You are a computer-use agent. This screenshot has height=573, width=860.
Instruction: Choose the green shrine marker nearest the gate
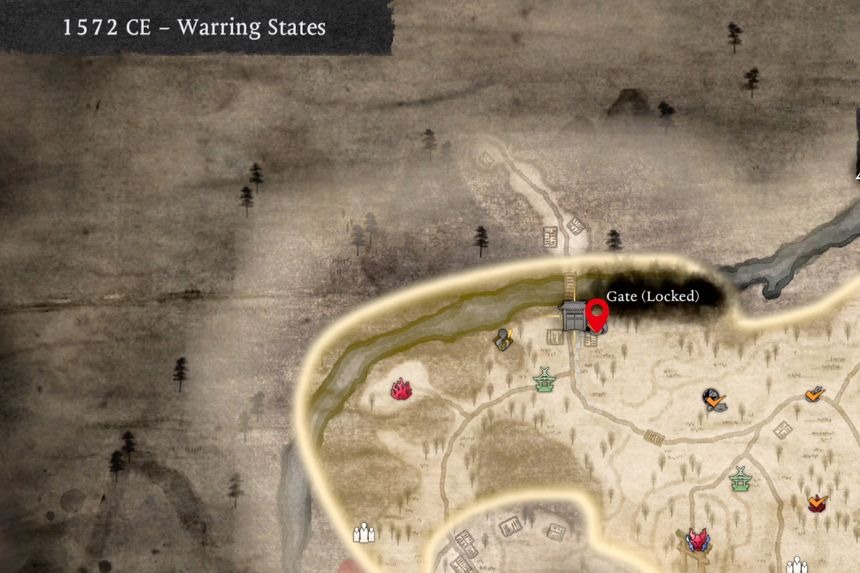coord(545,379)
